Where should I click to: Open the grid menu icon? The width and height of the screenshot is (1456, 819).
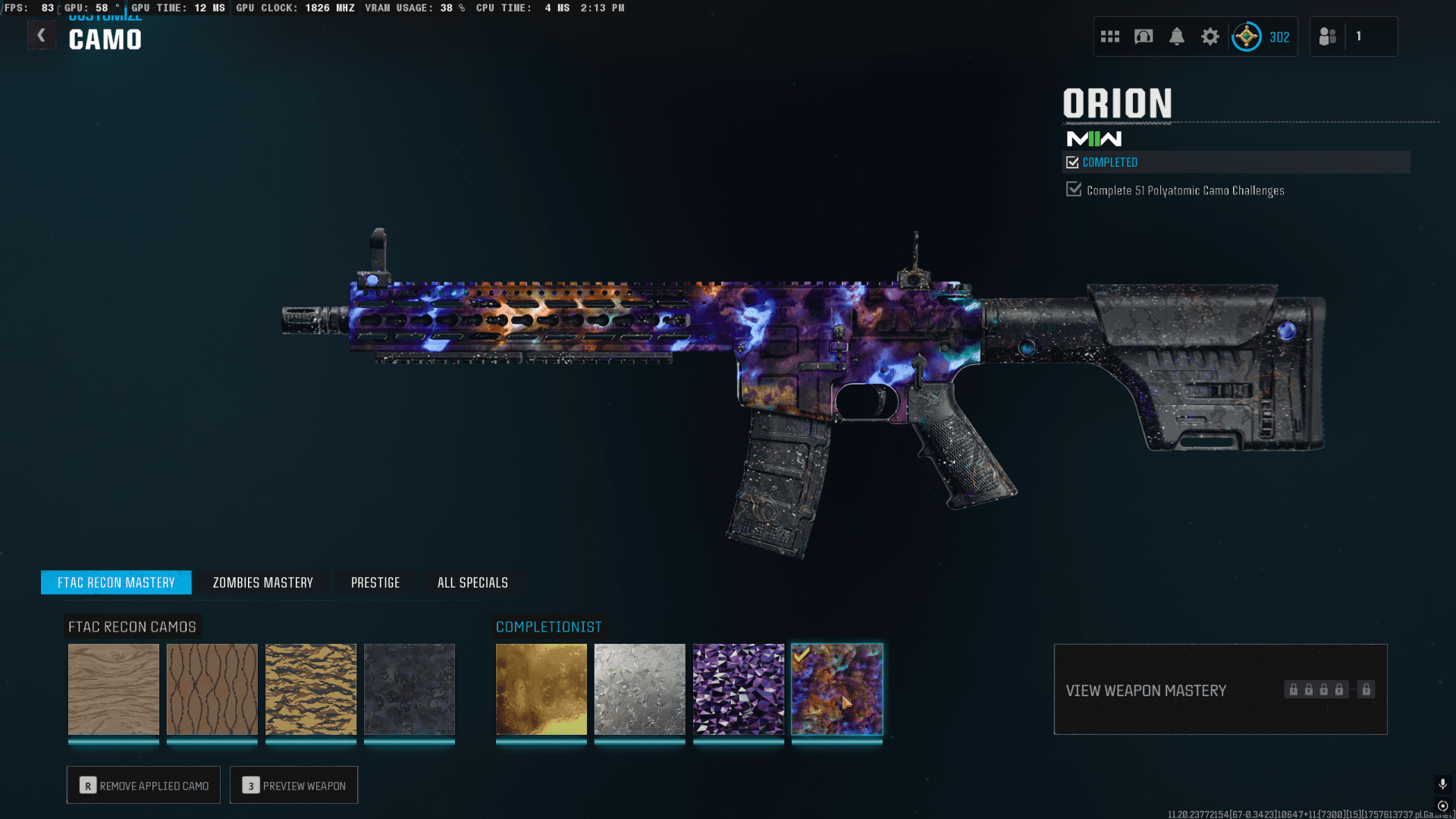[1110, 36]
